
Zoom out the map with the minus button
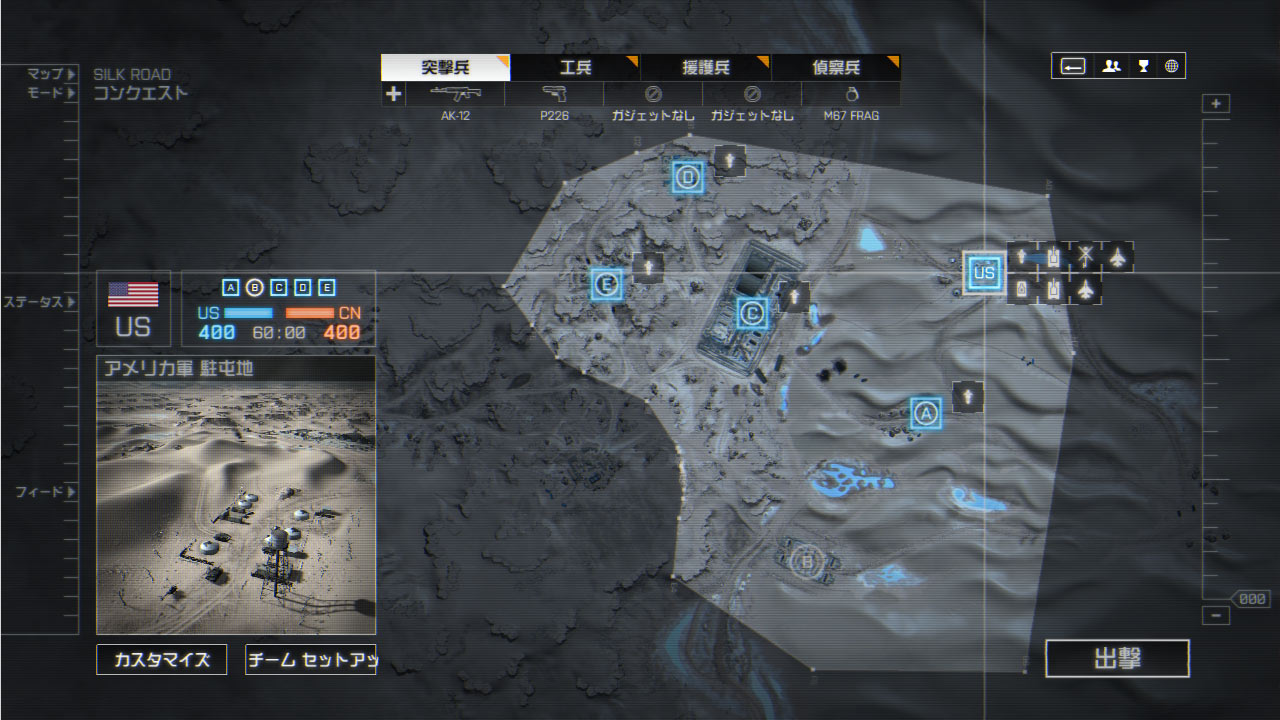[x=1216, y=616]
